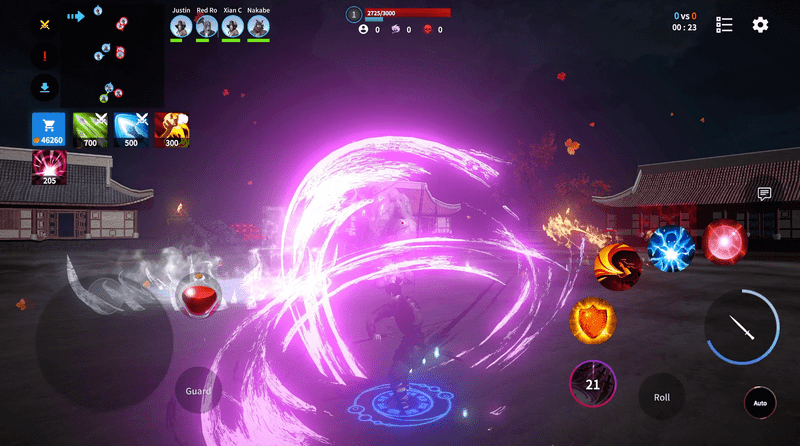The image size is (800, 446).
Task: Use the fire phoenix skill
Action: click(618, 265)
